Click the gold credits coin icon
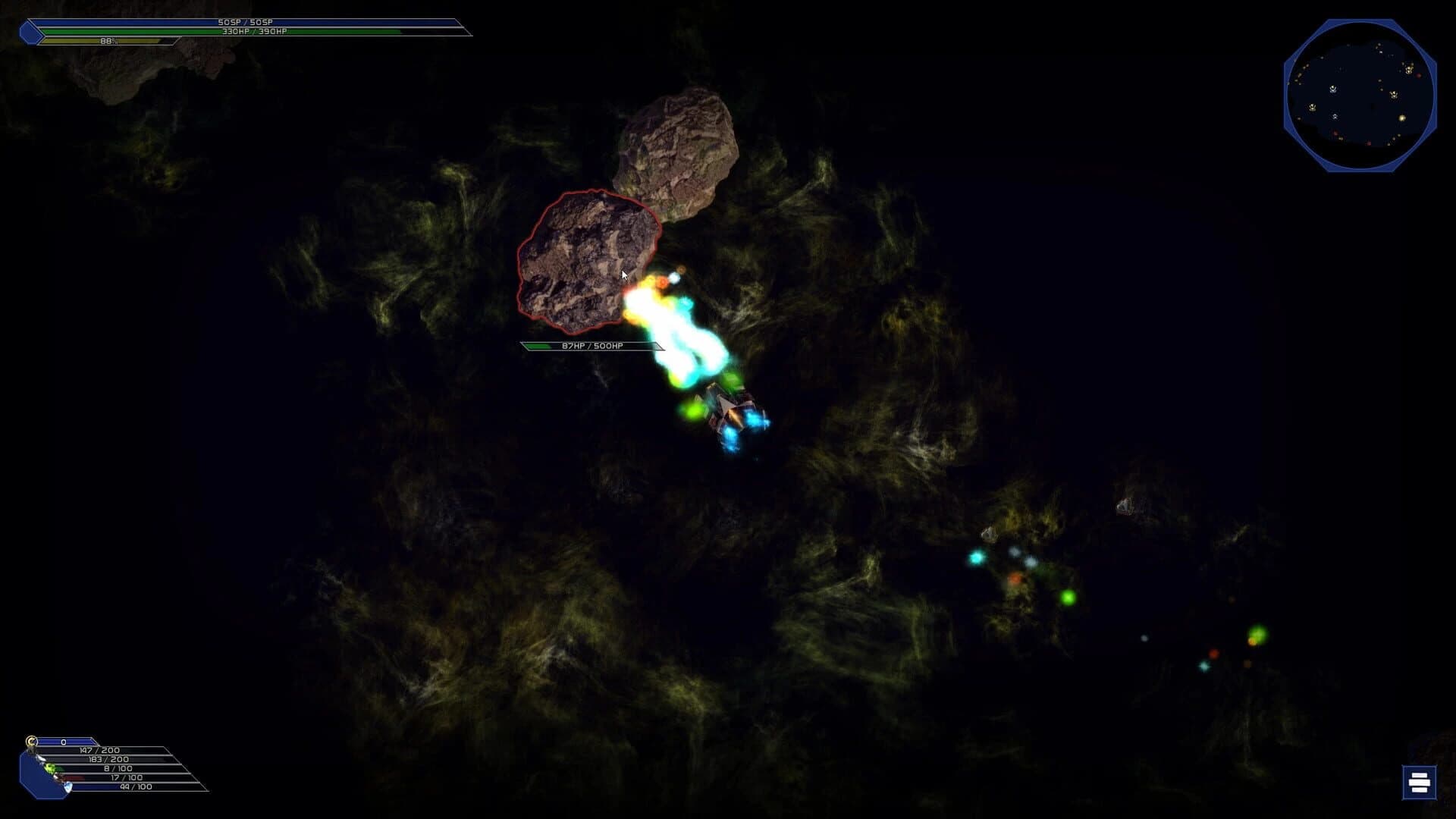This screenshot has height=819, width=1456. point(32,741)
